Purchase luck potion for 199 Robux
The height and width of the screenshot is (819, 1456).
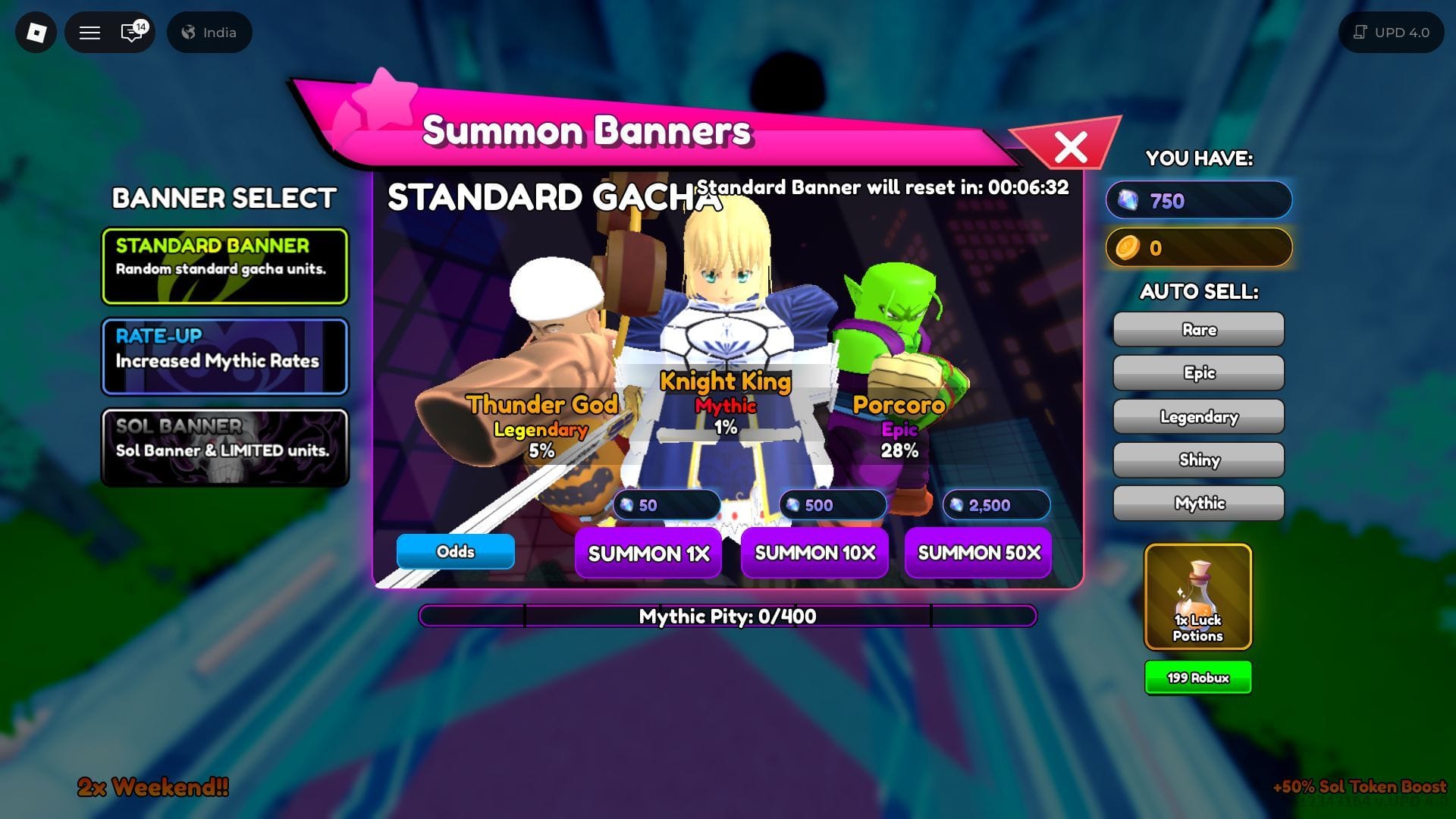pyautogui.click(x=1197, y=677)
